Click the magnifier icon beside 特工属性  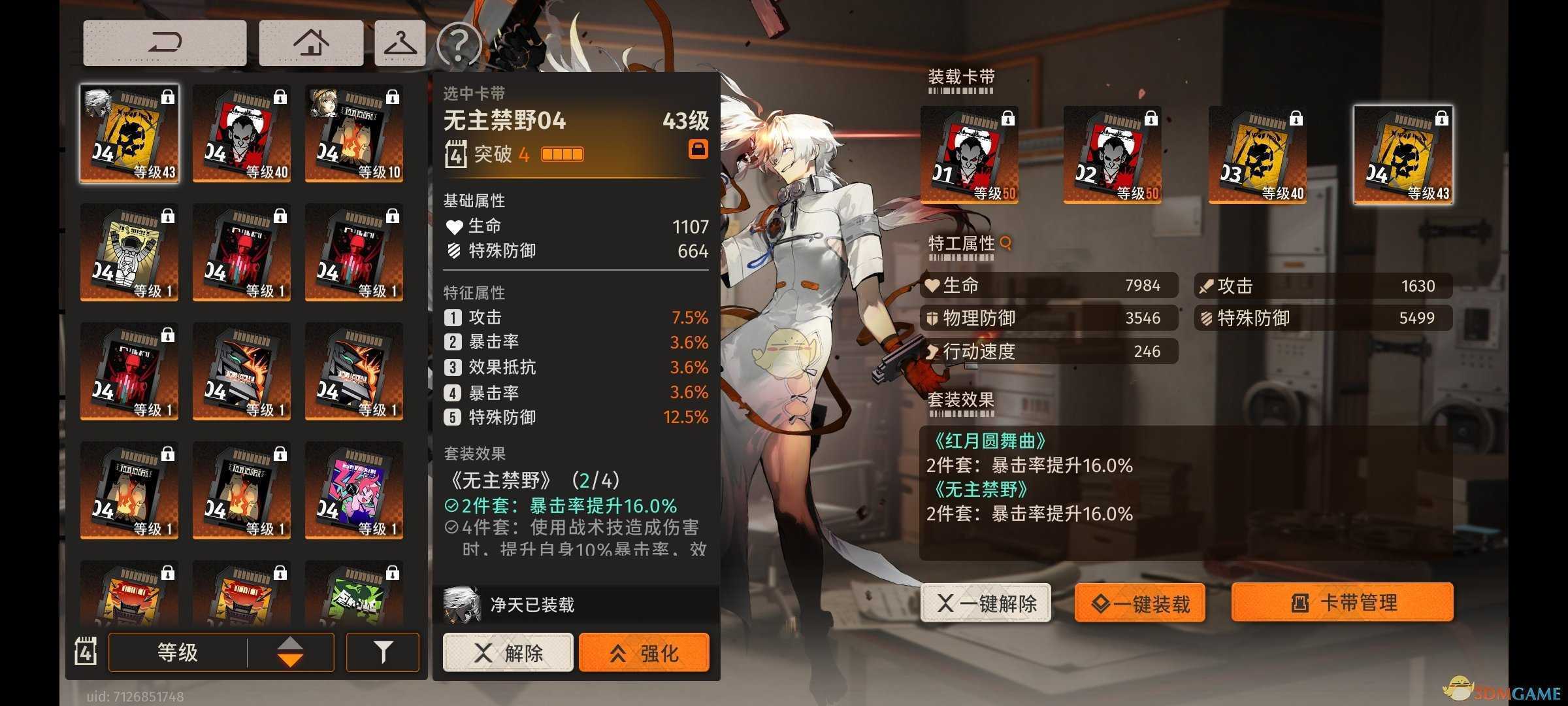click(x=1006, y=242)
